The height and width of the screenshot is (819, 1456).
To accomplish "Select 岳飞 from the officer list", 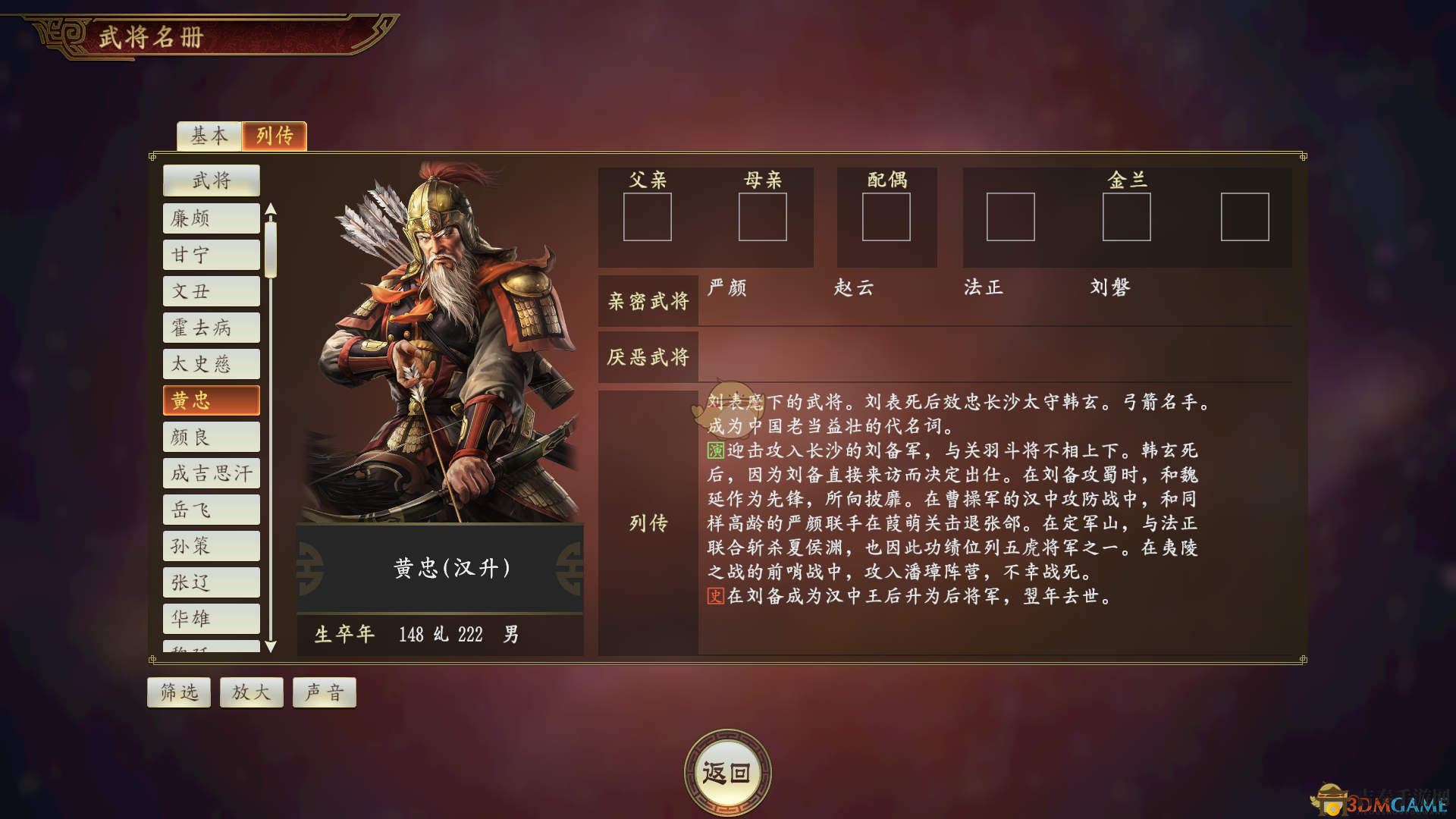I will [x=211, y=510].
